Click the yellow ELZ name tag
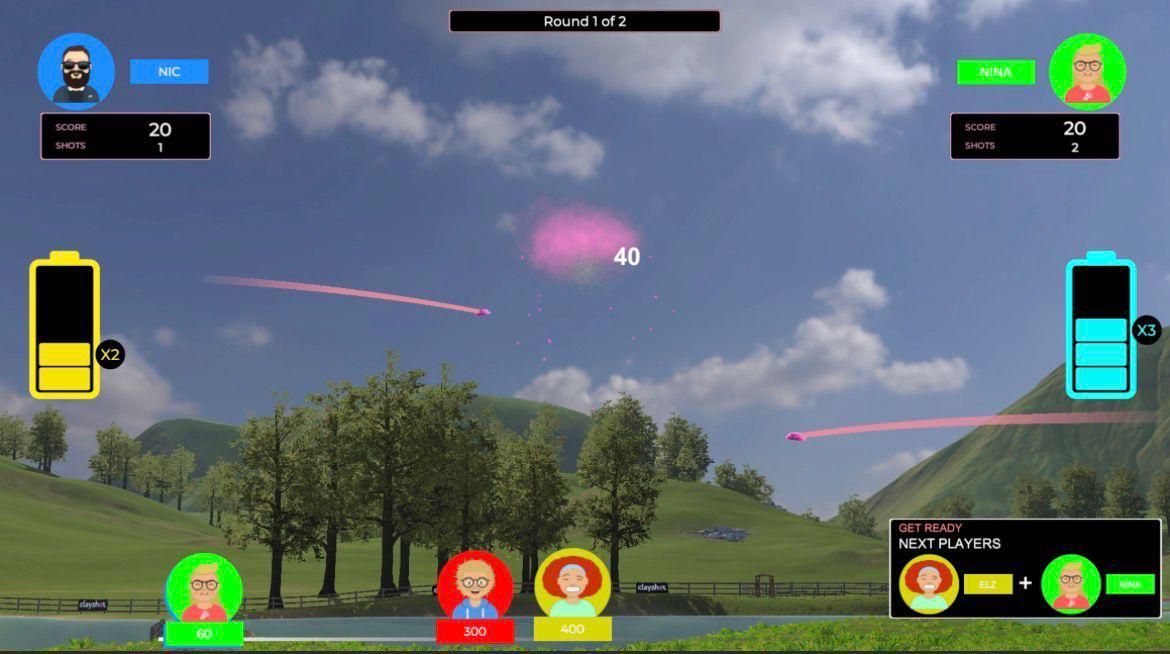This screenshot has height=654, width=1170. [x=988, y=584]
